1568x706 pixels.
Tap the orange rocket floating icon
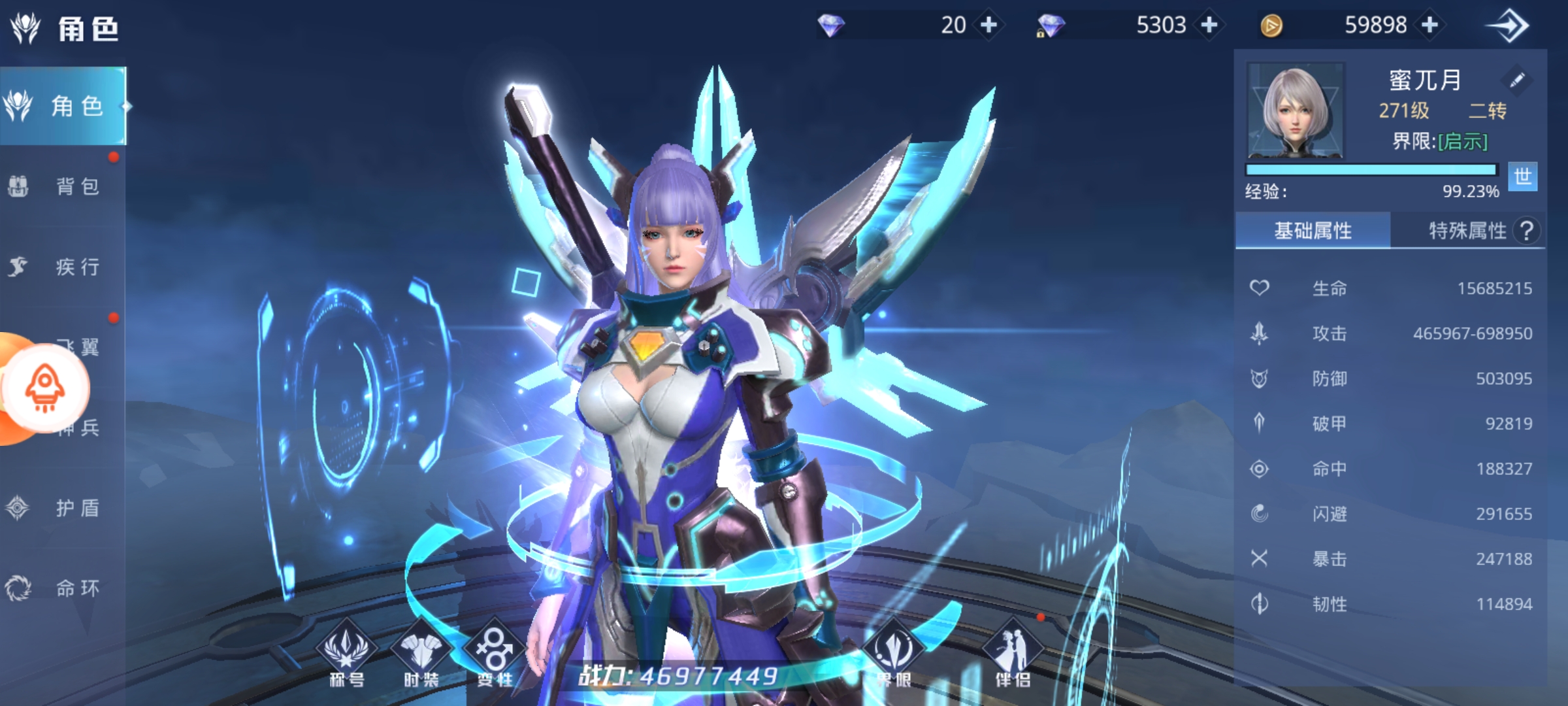44,388
